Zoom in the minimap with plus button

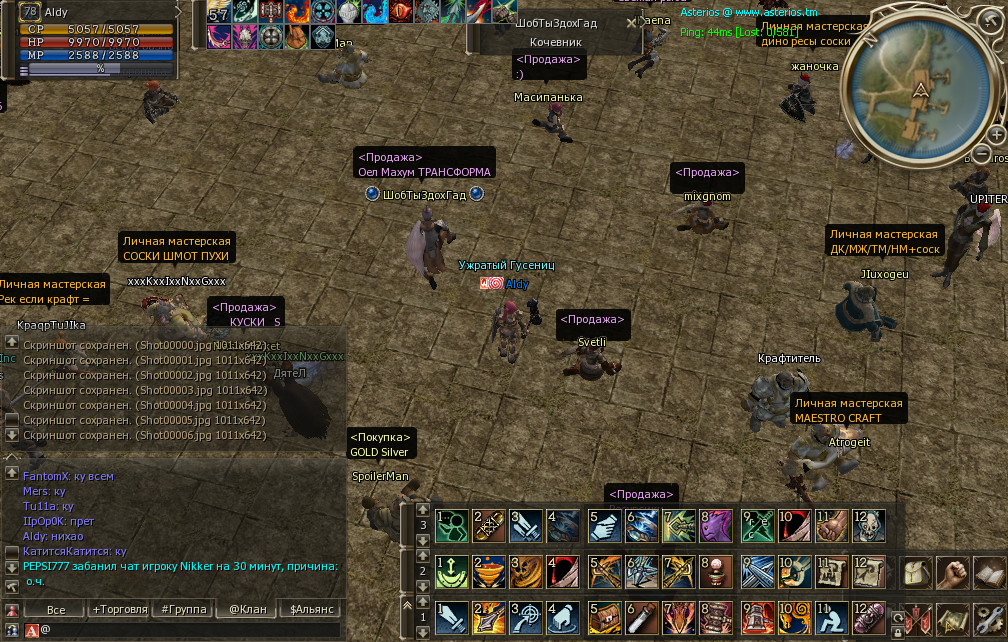(x=996, y=134)
